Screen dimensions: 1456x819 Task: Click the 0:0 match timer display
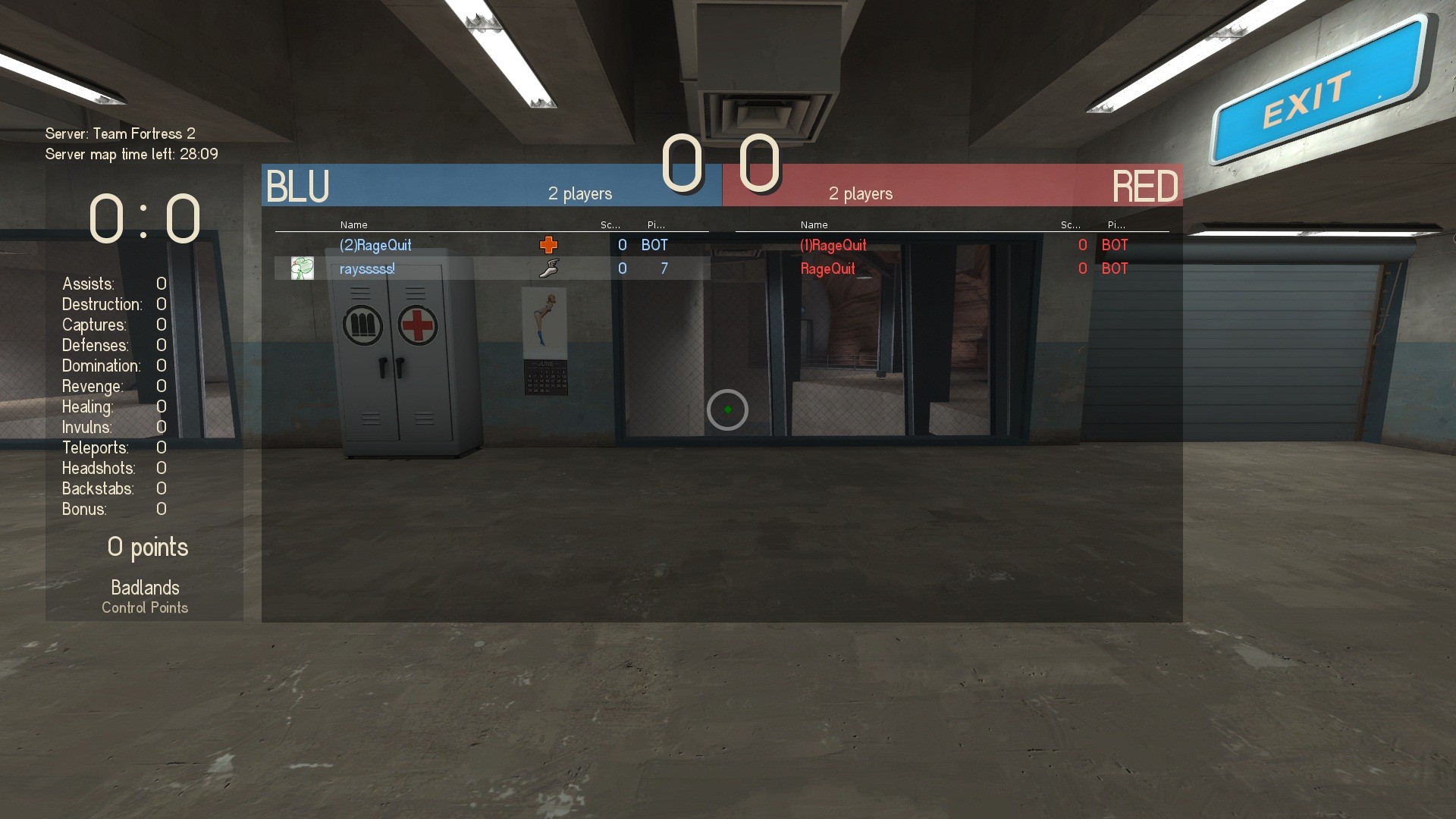point(143,218)
